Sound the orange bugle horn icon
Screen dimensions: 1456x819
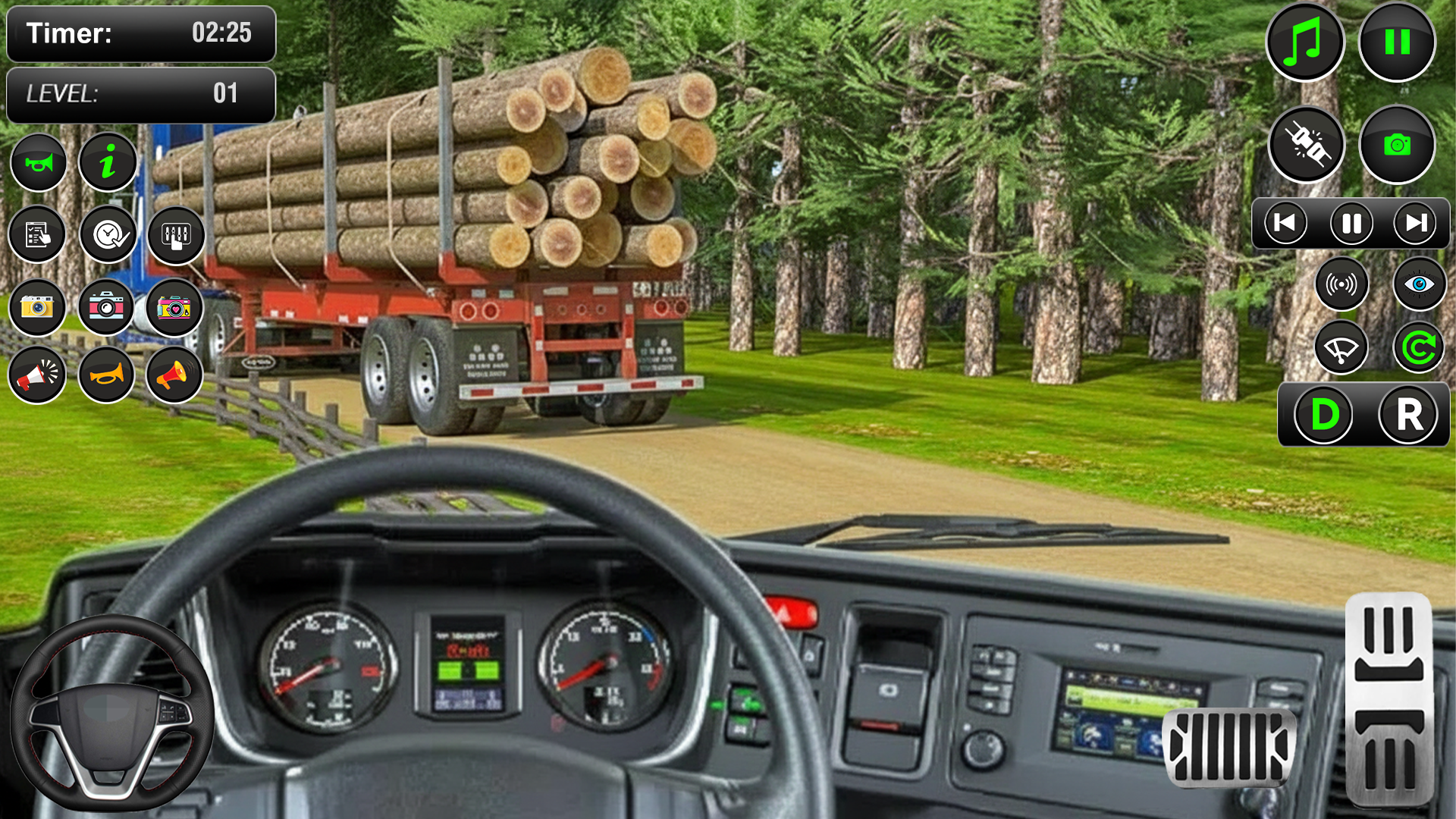pos(106,375)
